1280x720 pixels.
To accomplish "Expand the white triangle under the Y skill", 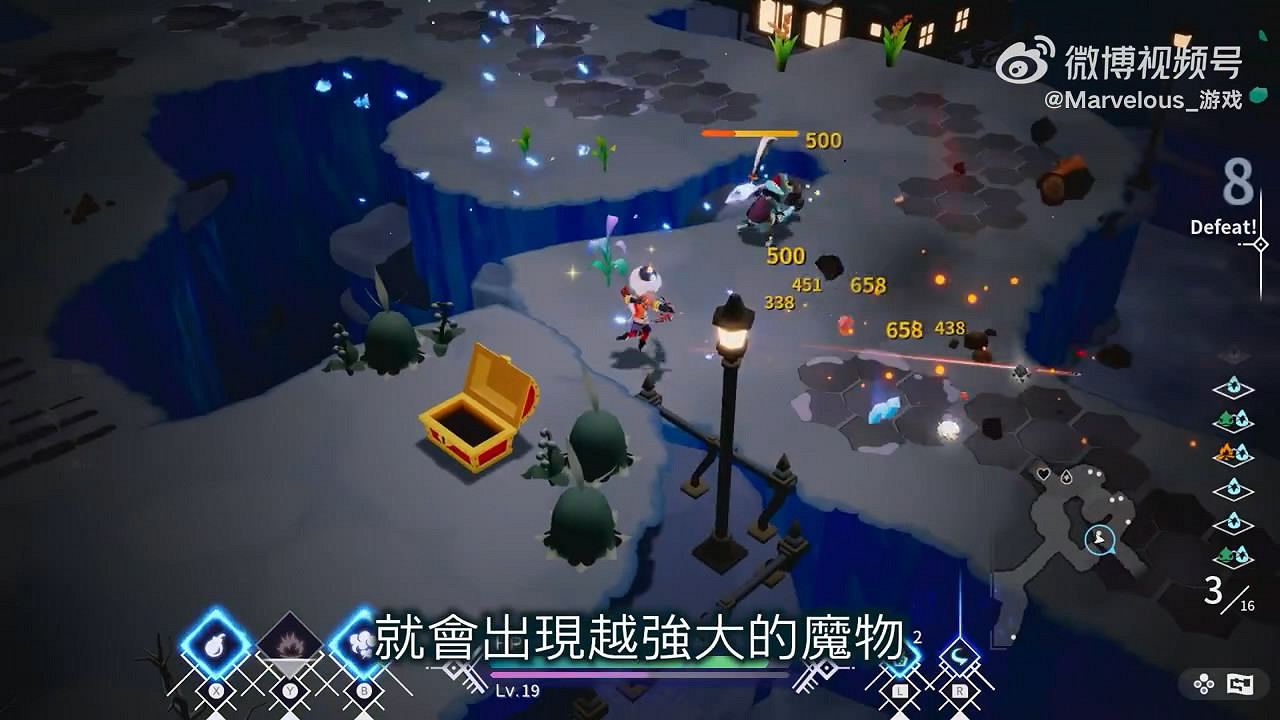I will 288,665.
